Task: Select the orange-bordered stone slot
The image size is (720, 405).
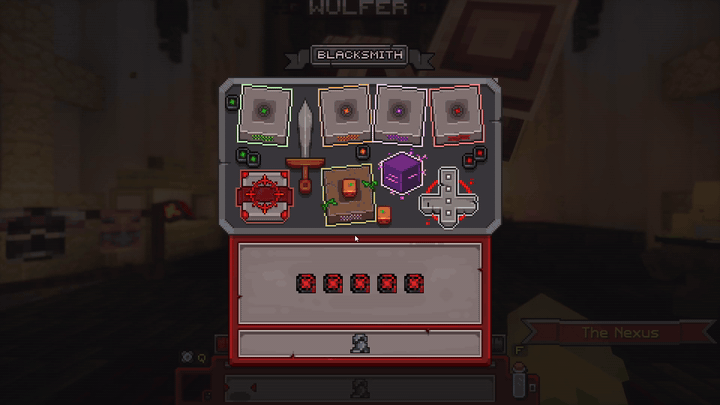Action: point(345,113)
